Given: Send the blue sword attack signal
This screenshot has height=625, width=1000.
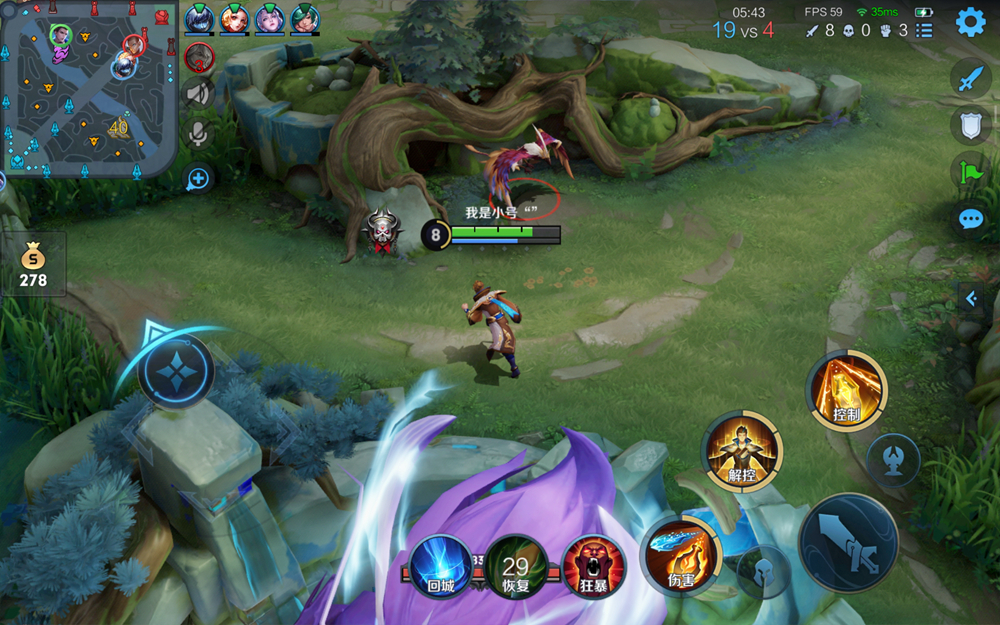Looking at the screenshot, I should pos(970,77).
